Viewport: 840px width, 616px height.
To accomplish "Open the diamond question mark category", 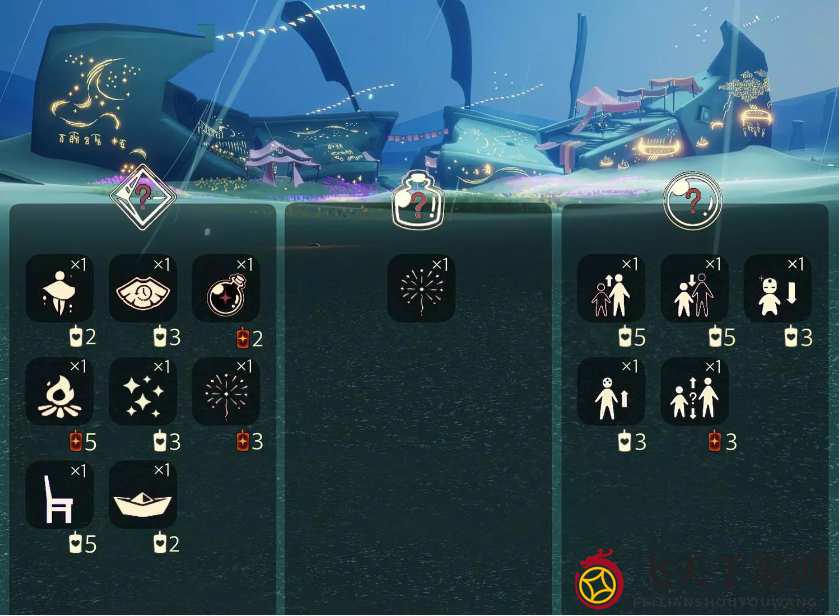I will point(143,196).
